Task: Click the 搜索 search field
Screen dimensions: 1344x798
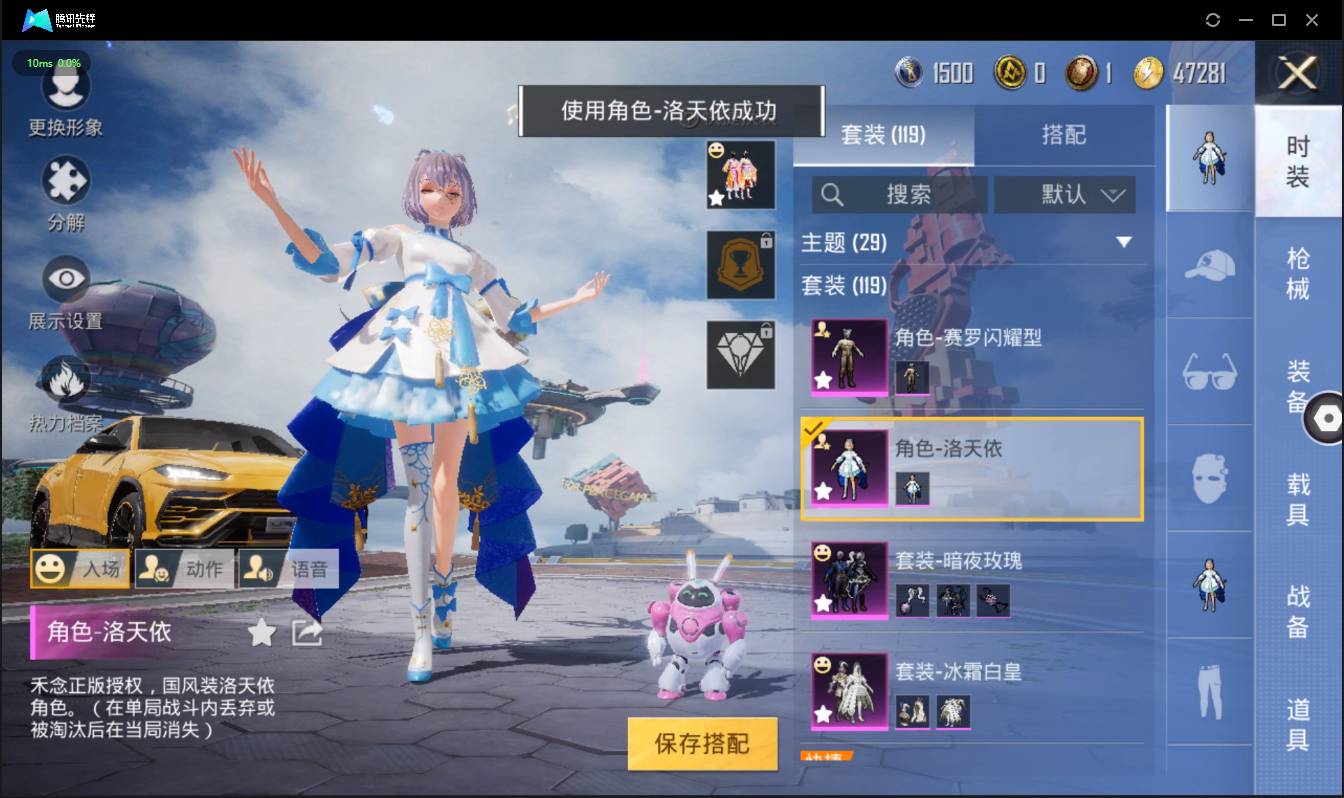Action: (x=900, y=195)
